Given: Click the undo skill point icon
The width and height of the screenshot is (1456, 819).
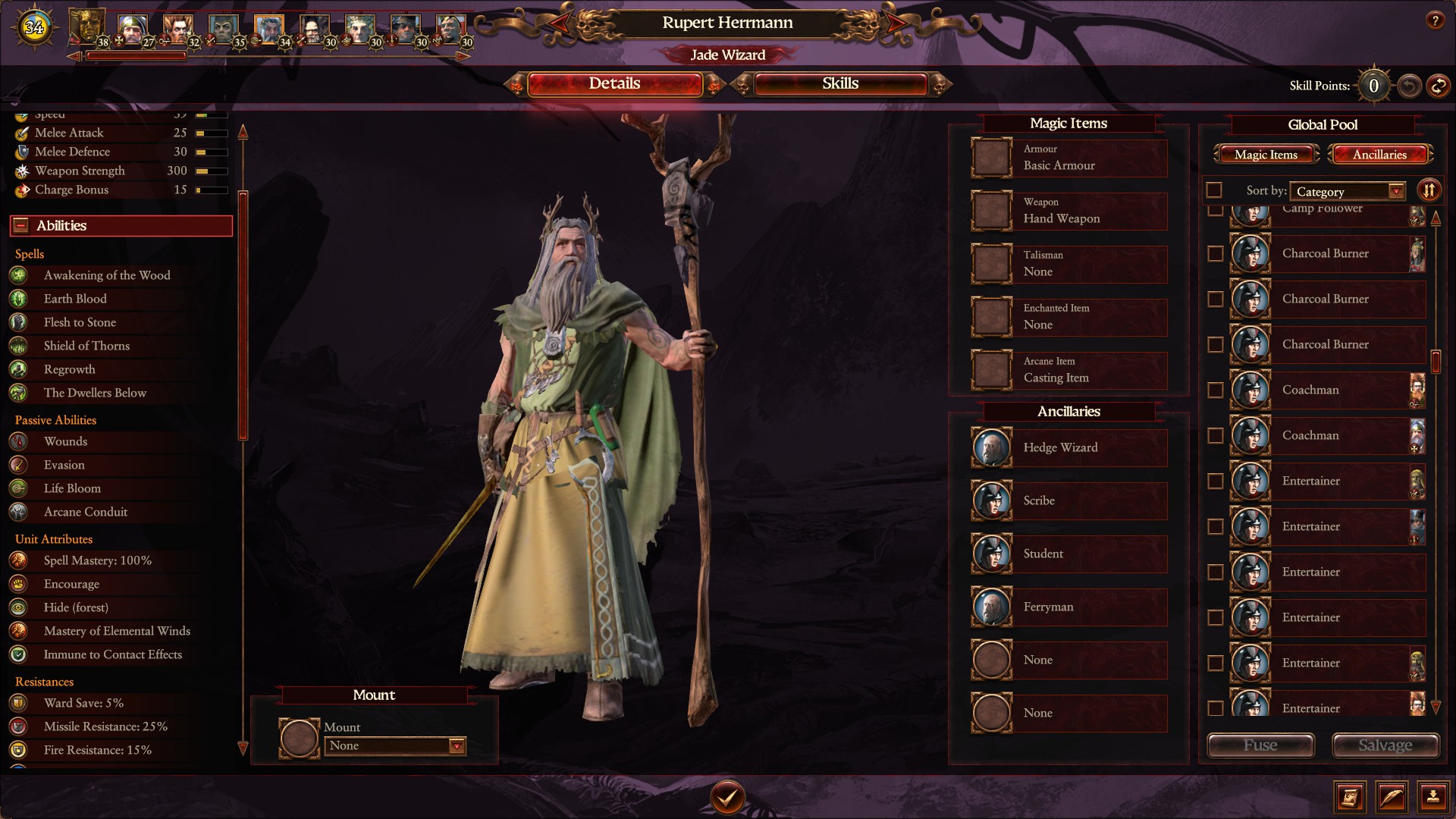Looking at the screenshot, I should click(x=1408, y=85).
